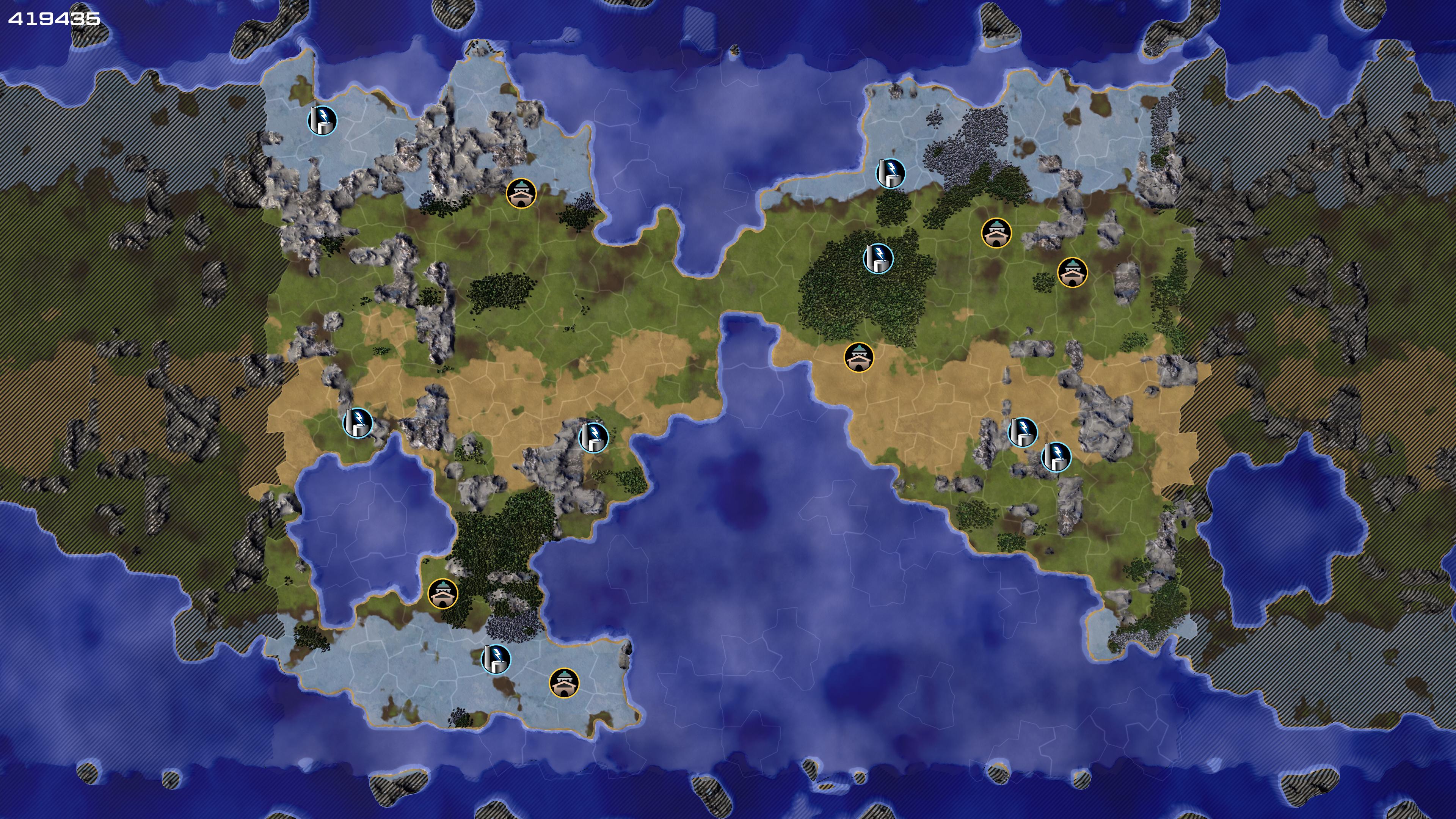Screen dimensions: 1456x819
Task: Choose the hut marker on the desert beside the central bay
Action: (858, 357)
